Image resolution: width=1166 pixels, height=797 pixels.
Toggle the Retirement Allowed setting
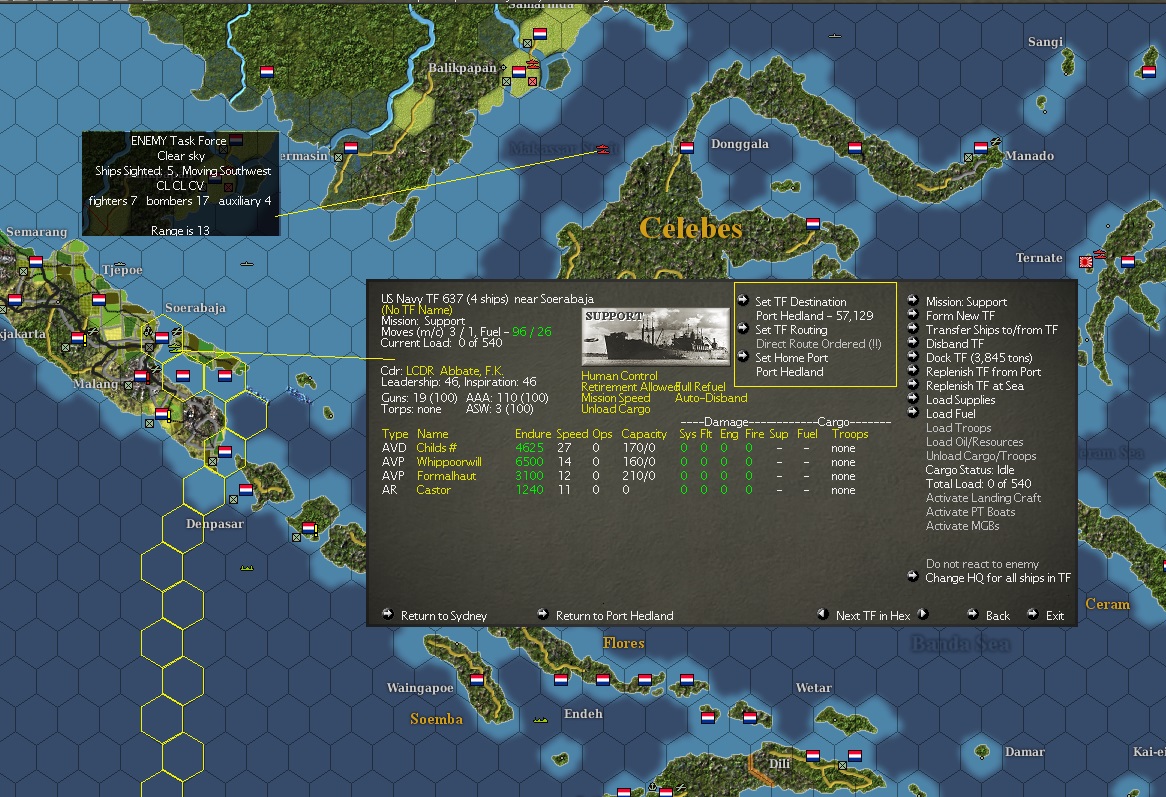(x=627, y=387)
